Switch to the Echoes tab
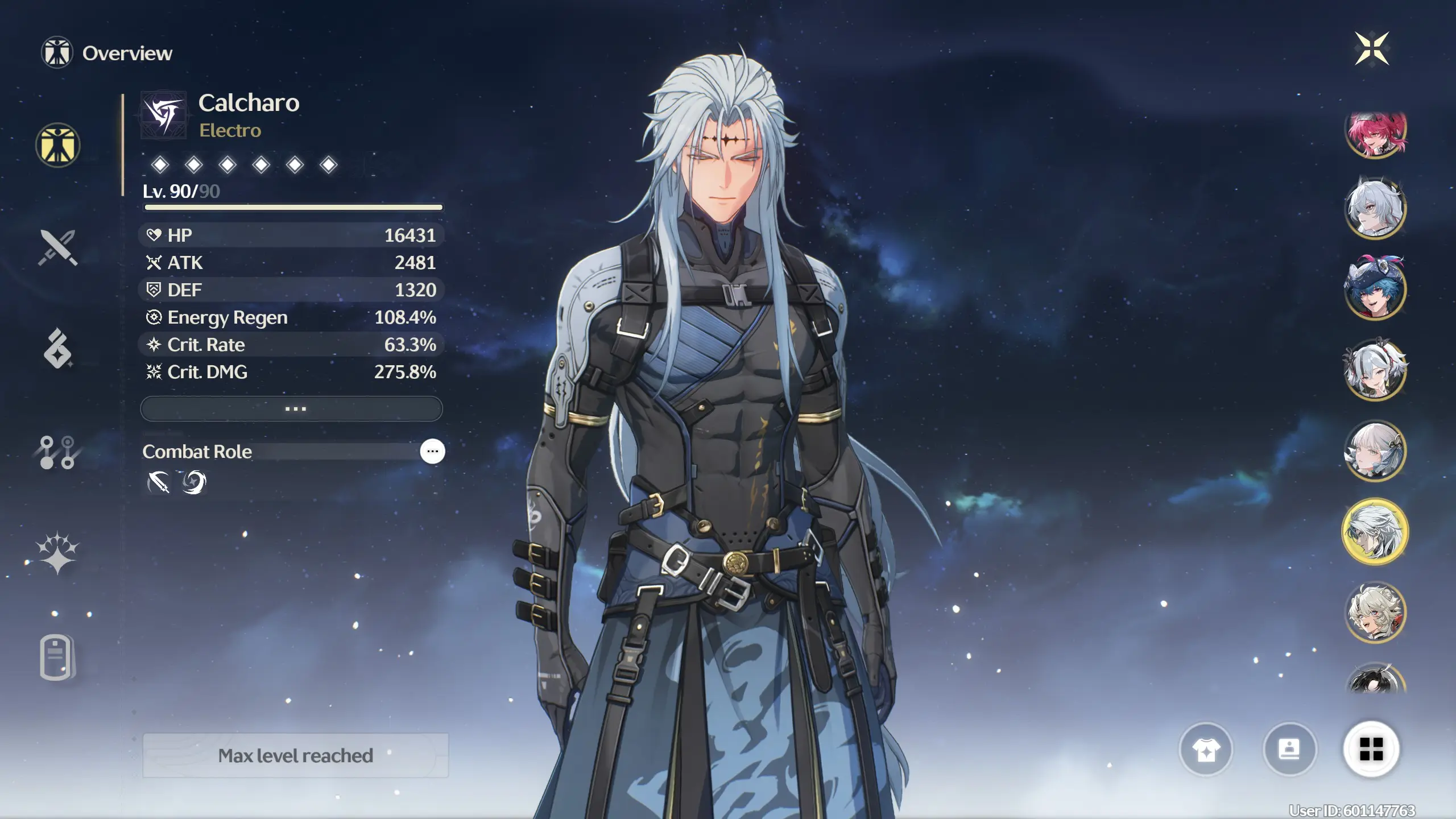Screen dimensions: 1456x819 click(57, 349)
